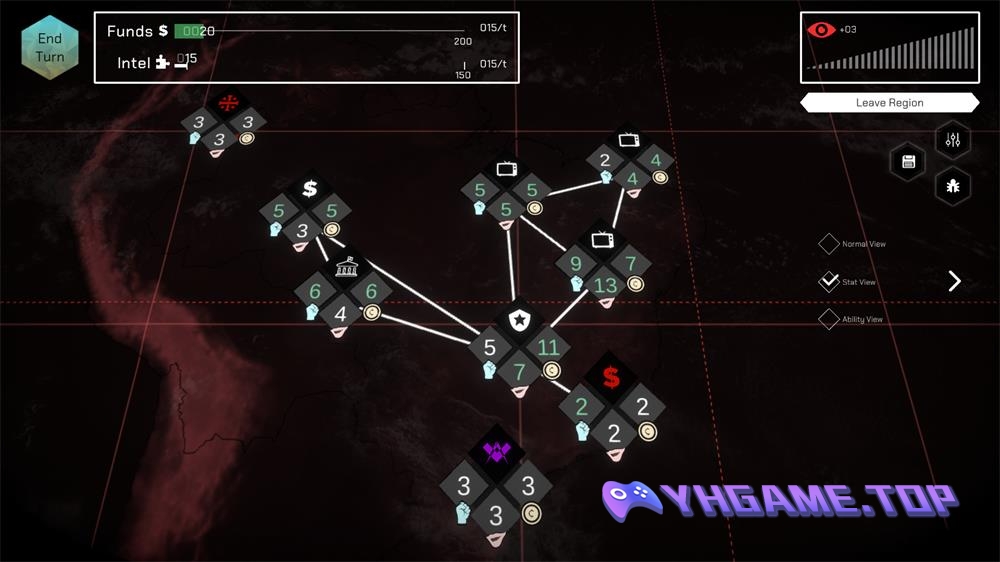Select the TV node with stats 9, 7, 13
Screen dimensions: 1000x562
603,241
